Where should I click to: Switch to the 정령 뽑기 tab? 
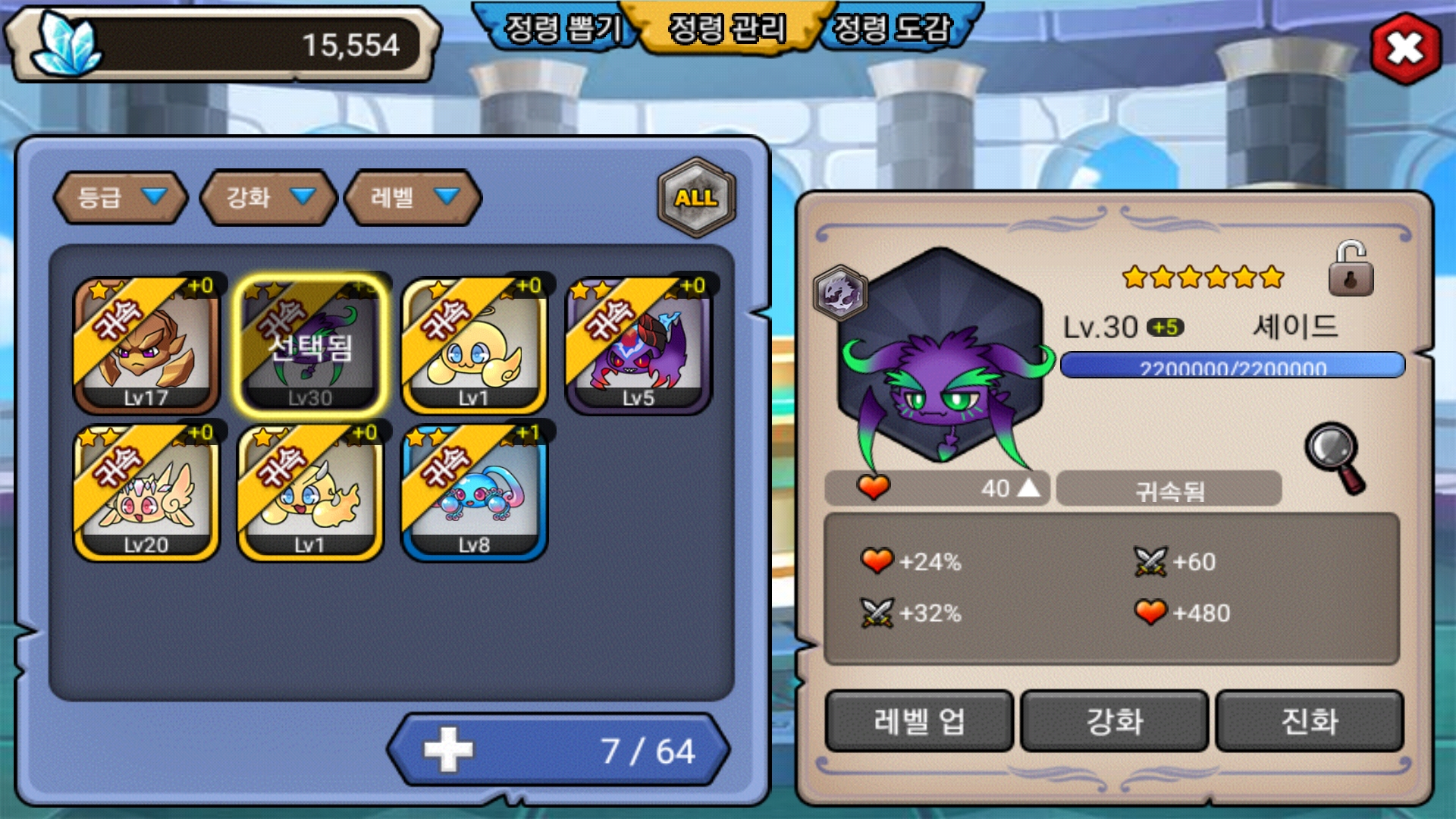[563, 29]
